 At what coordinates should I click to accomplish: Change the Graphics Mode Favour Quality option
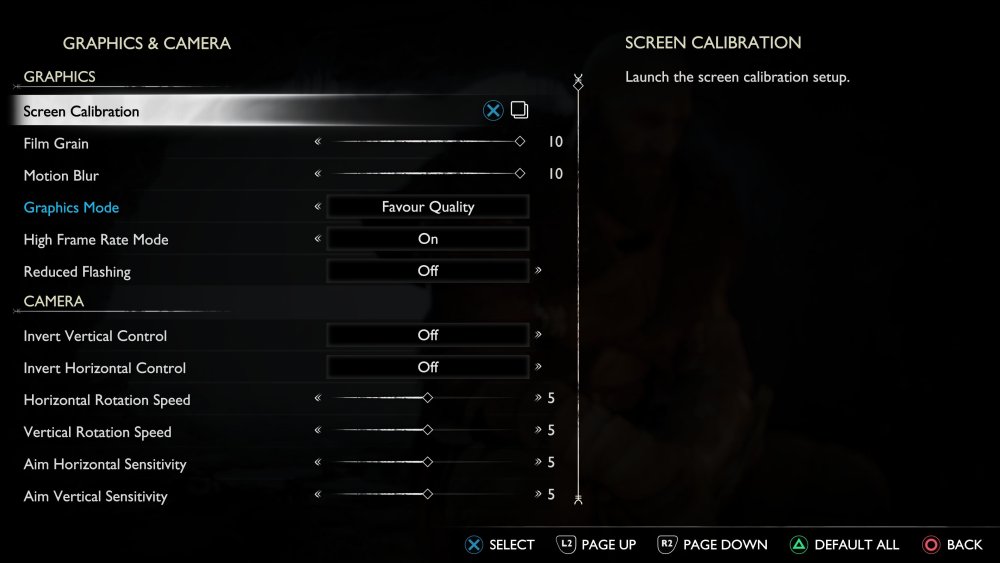click(428, 207)
